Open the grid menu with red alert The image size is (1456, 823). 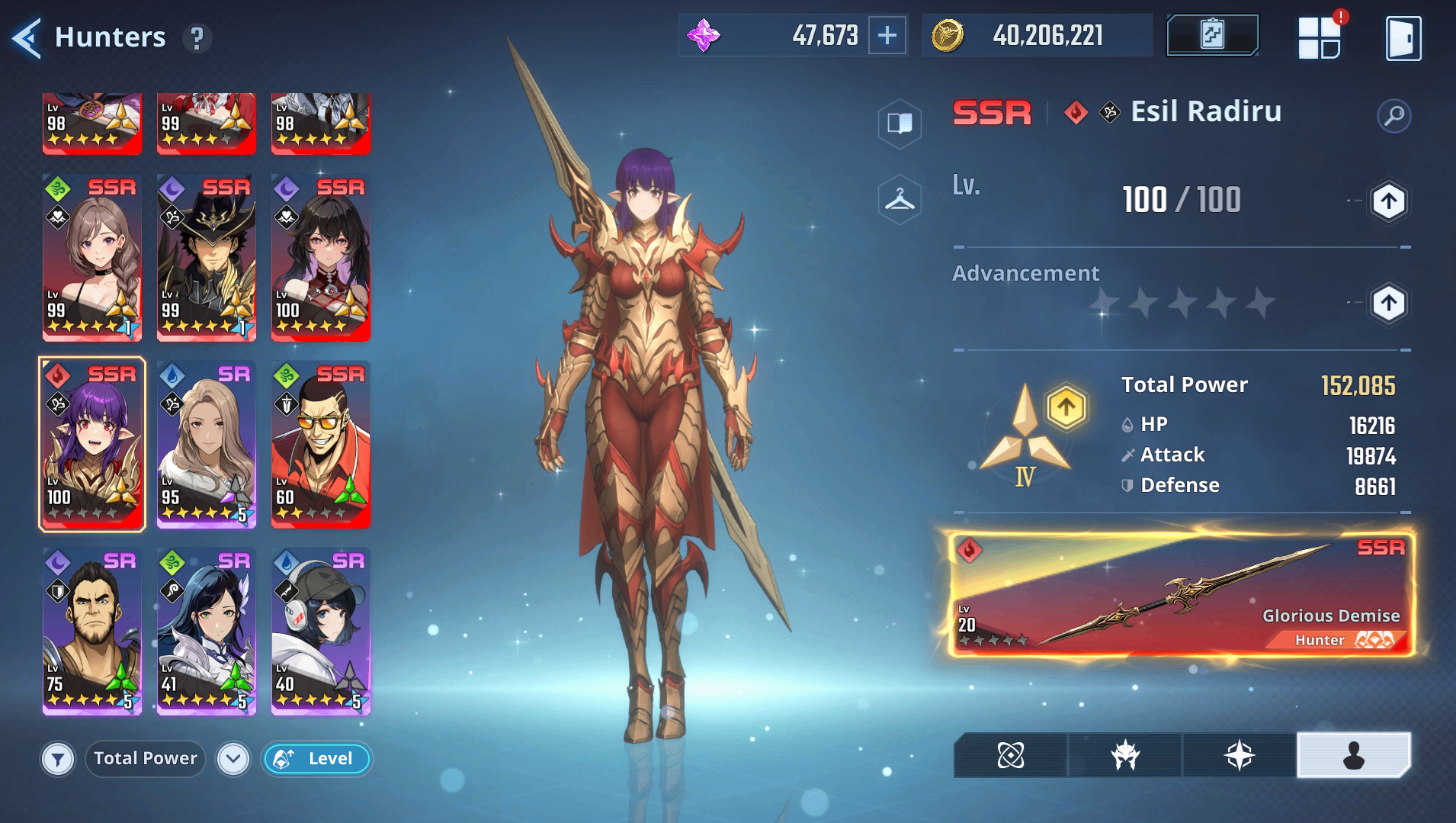[x=1319, y=37]
